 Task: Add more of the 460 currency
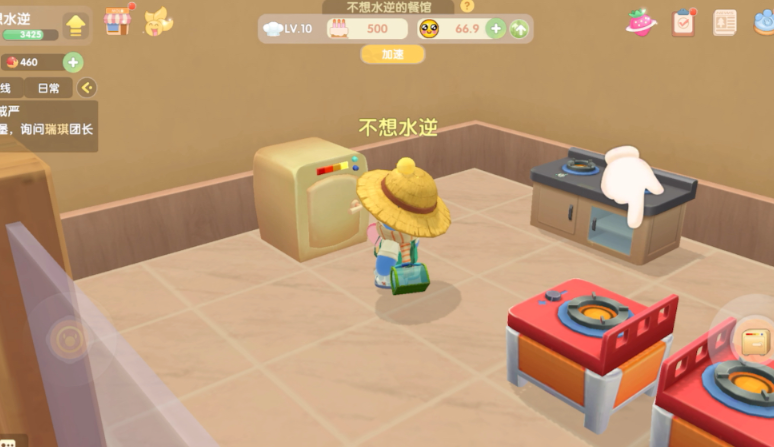73,62
